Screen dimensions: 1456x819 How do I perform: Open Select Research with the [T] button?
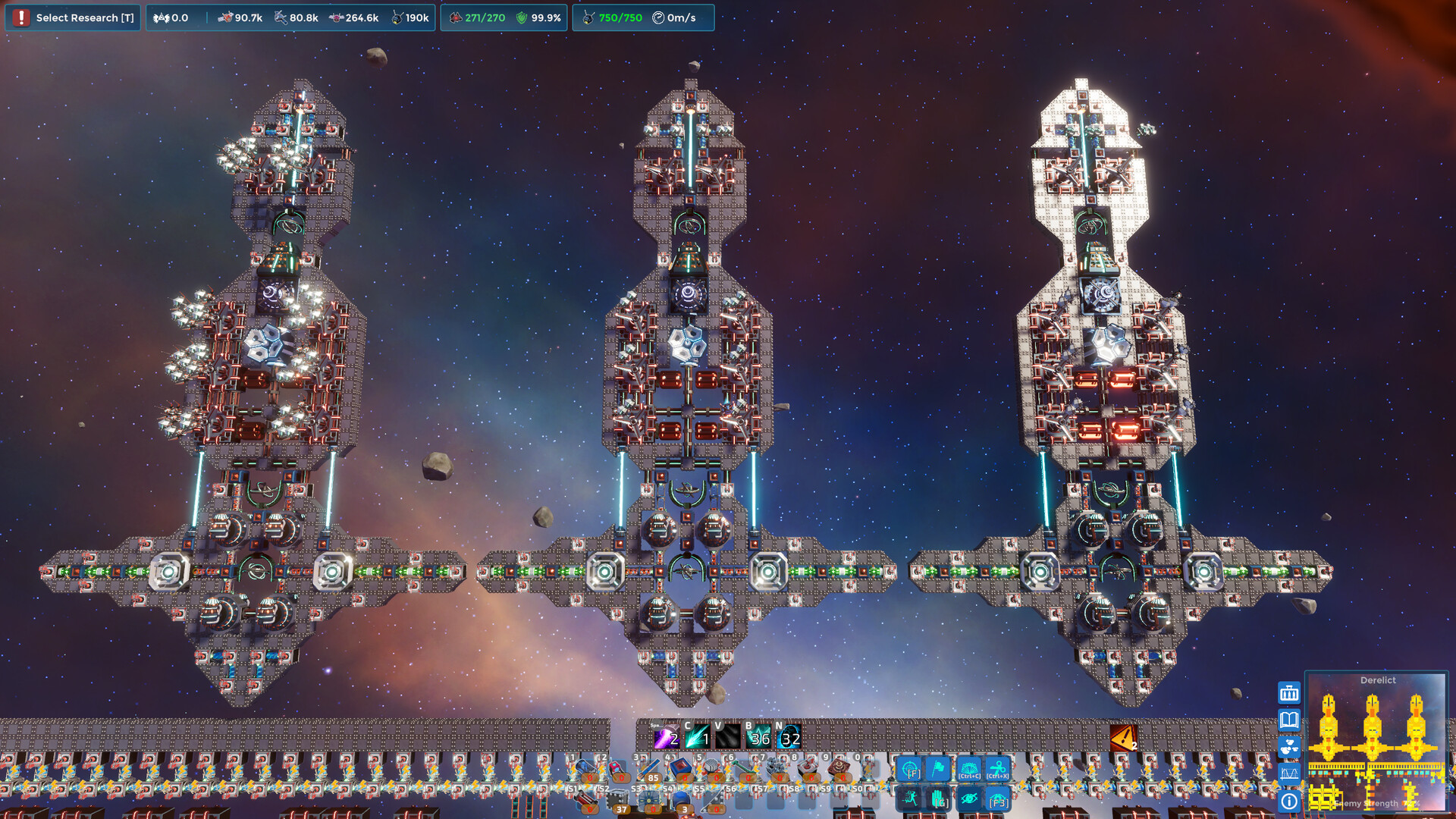[73, 17]
